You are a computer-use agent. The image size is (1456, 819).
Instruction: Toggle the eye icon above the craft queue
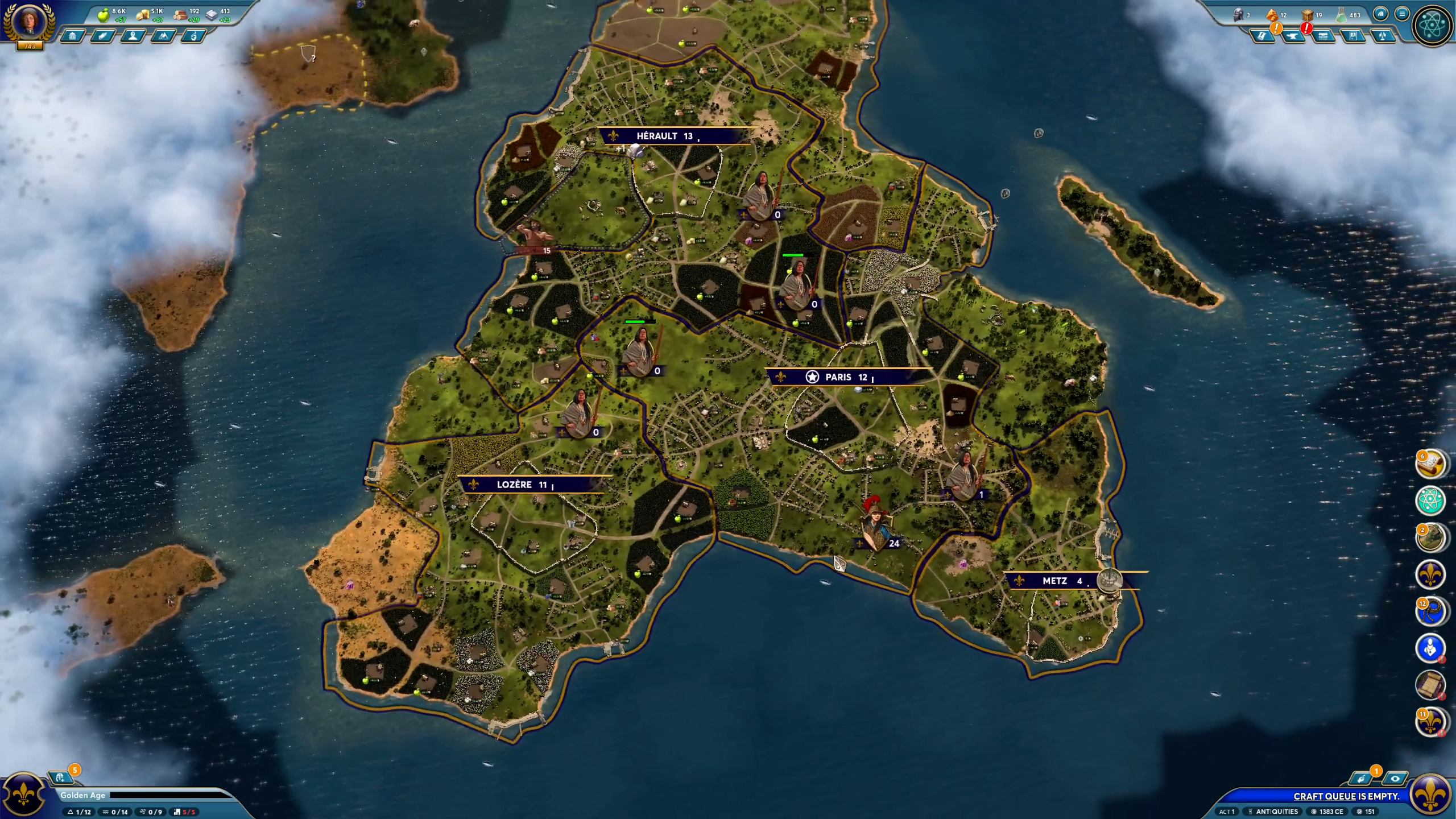click(1394, 779)
